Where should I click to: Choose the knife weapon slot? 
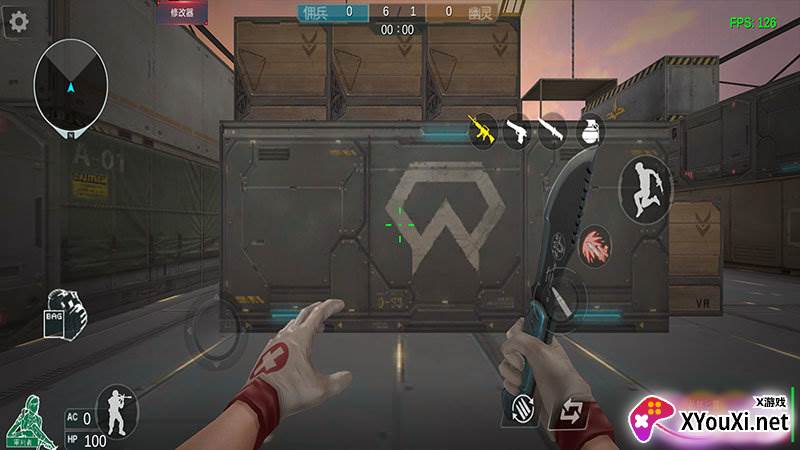pos(552,131)
